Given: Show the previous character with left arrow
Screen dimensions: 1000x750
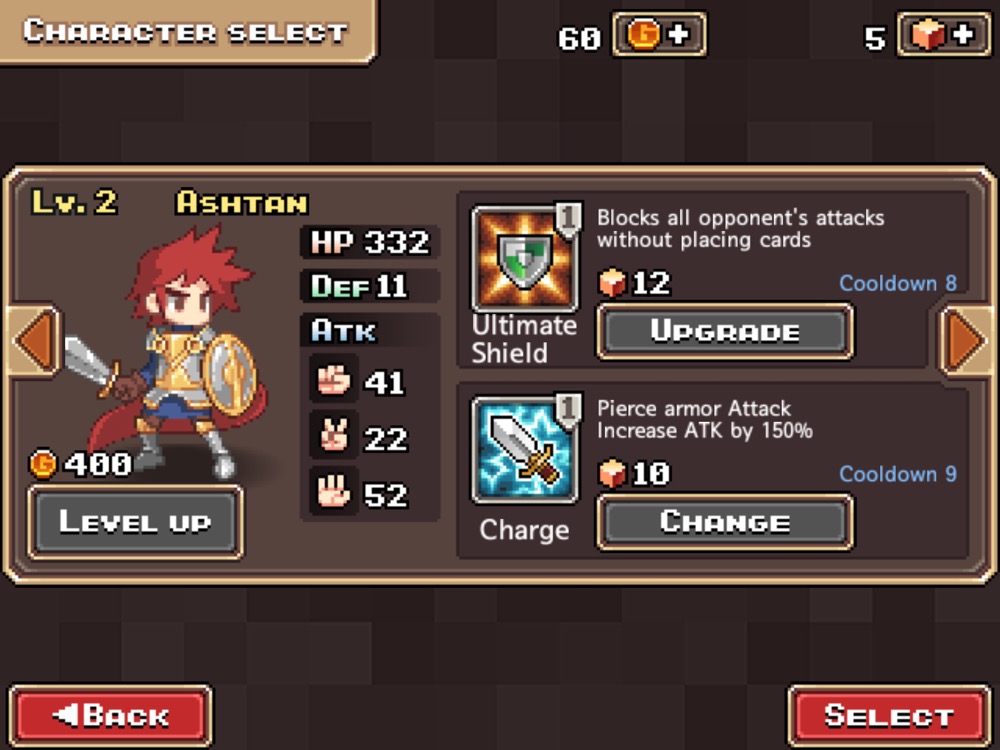Looking at the screenshot, I should pyautogui.click(x=33, y=342).
